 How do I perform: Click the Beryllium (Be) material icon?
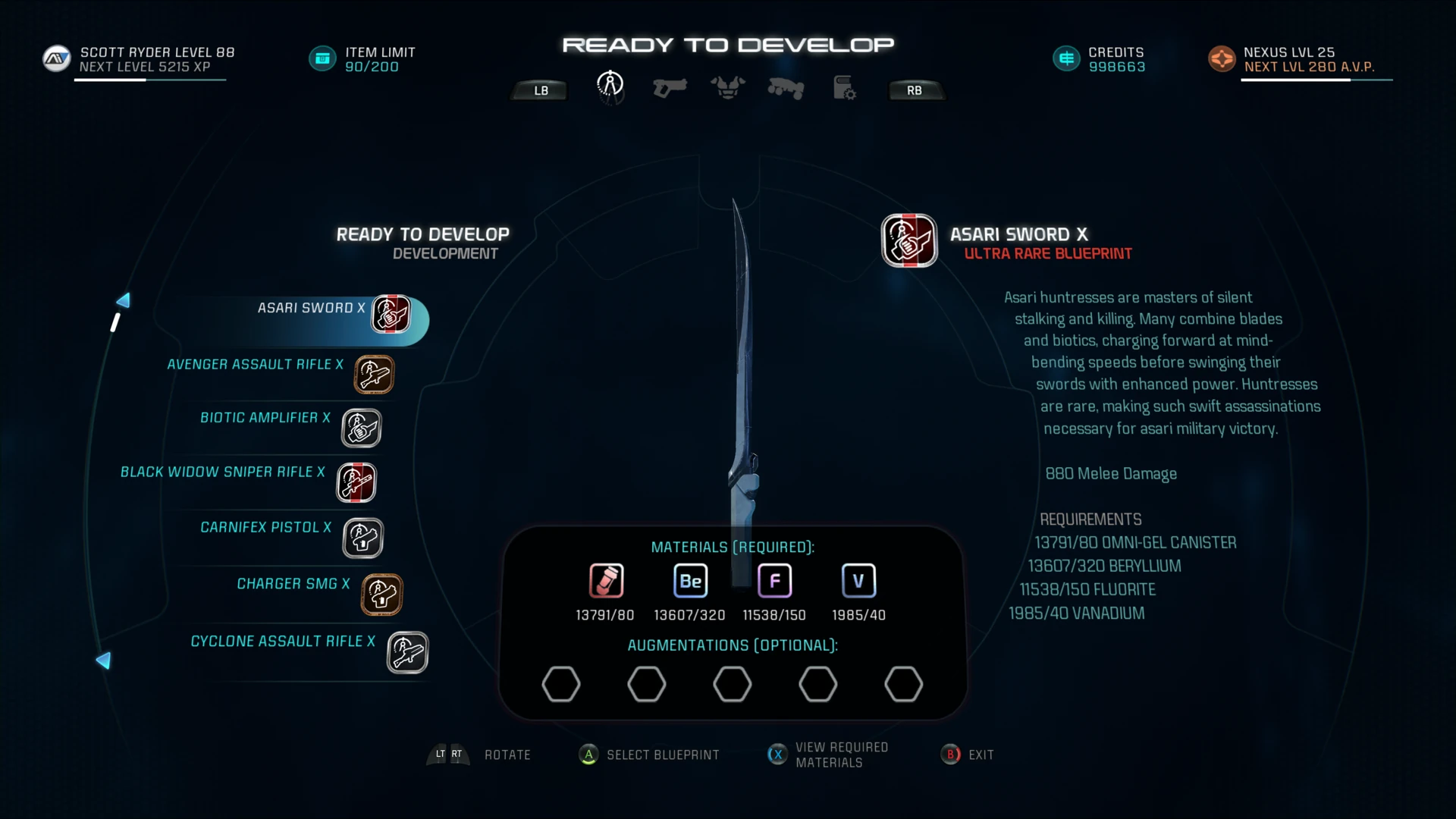pyautogui.click(x=690, y=581)
